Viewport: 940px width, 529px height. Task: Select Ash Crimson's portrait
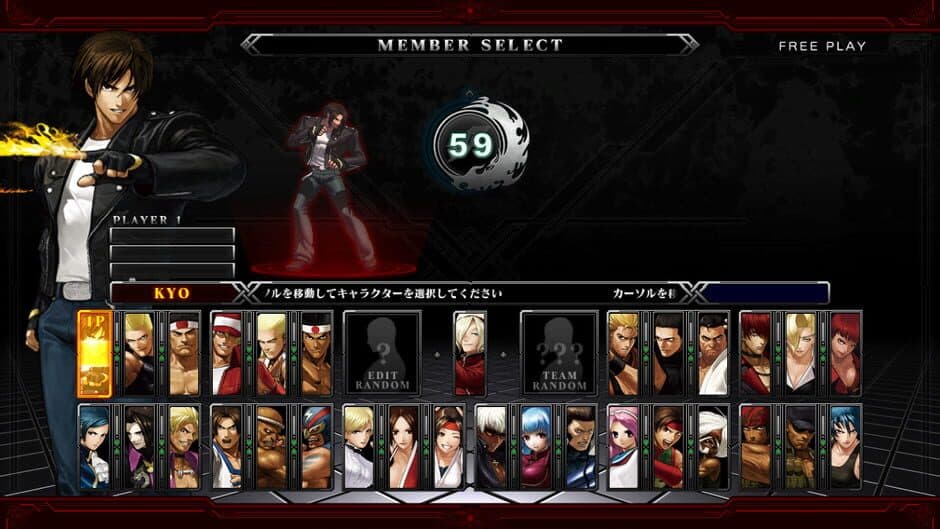469,353
